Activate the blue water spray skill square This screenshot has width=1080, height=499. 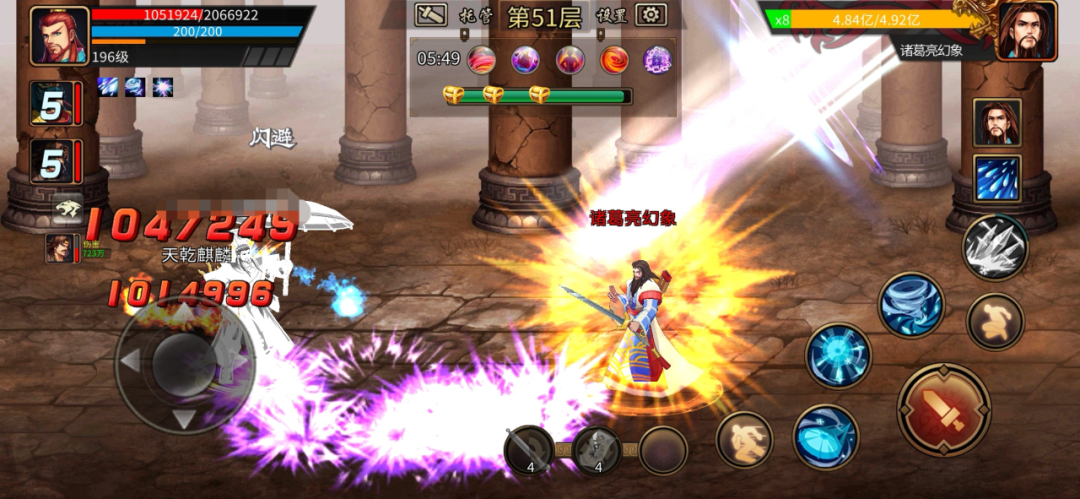pos(997,178)
